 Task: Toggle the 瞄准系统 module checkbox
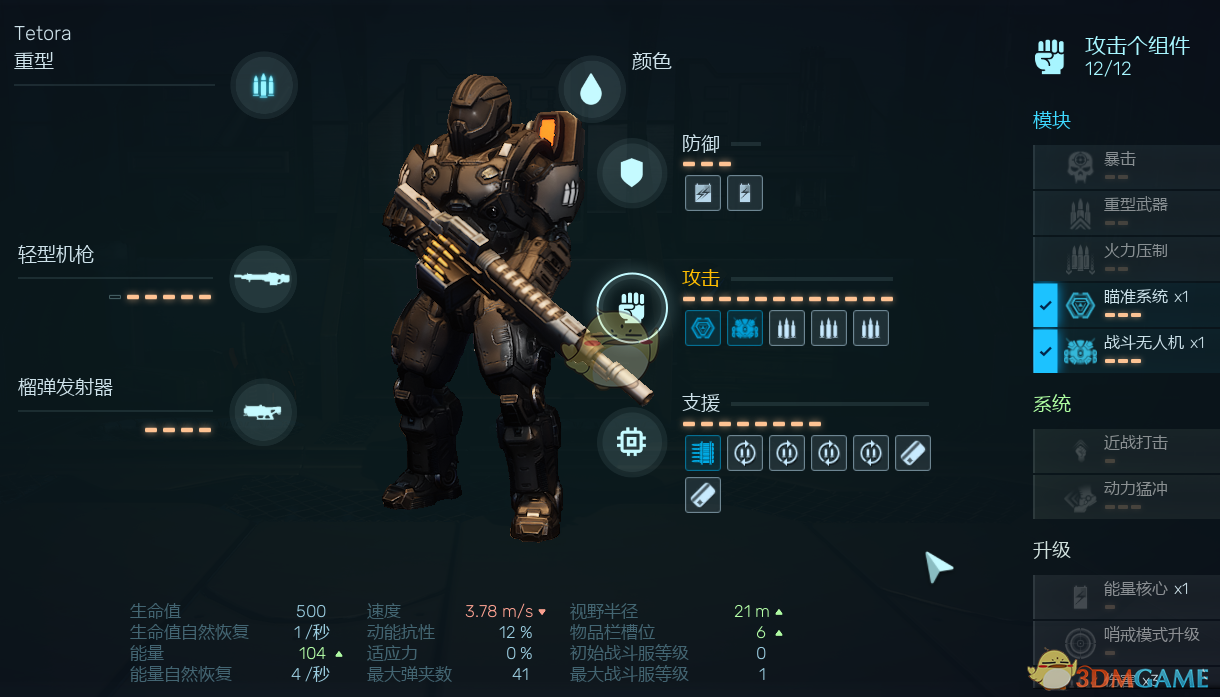point(1046,305)
